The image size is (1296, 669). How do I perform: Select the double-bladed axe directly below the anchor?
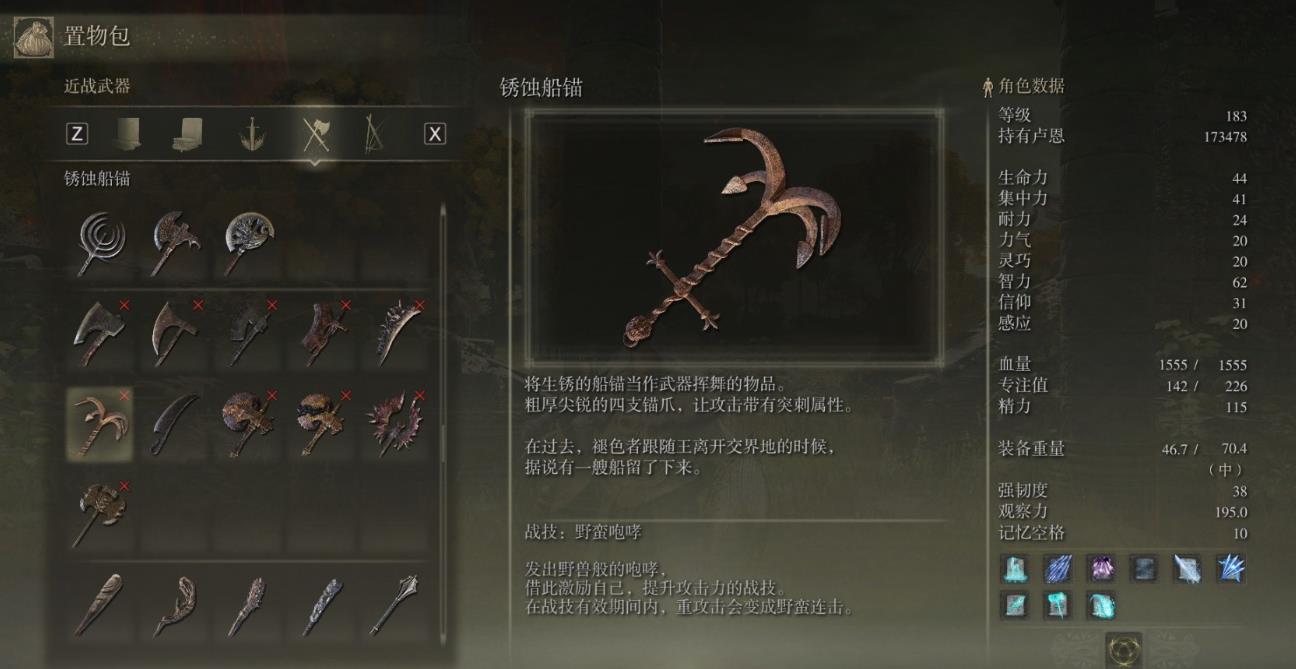pos(99,513)
